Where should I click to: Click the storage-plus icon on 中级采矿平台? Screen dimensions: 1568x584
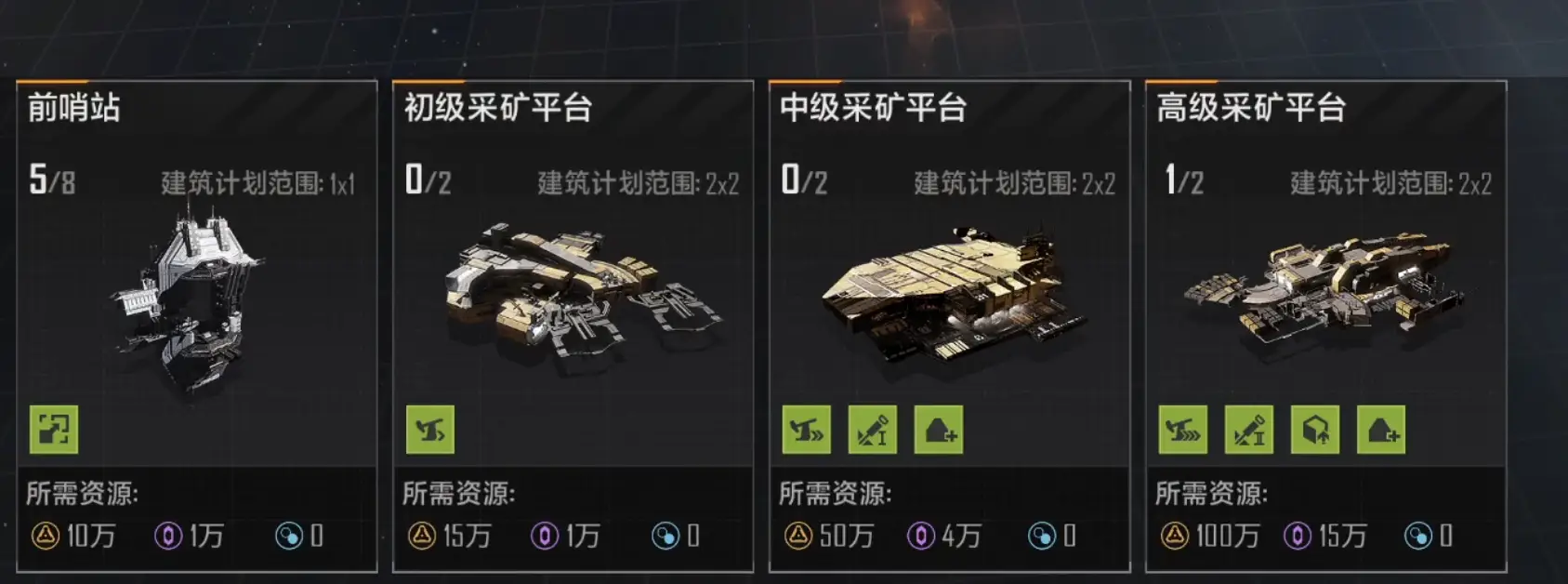[939, 430]
